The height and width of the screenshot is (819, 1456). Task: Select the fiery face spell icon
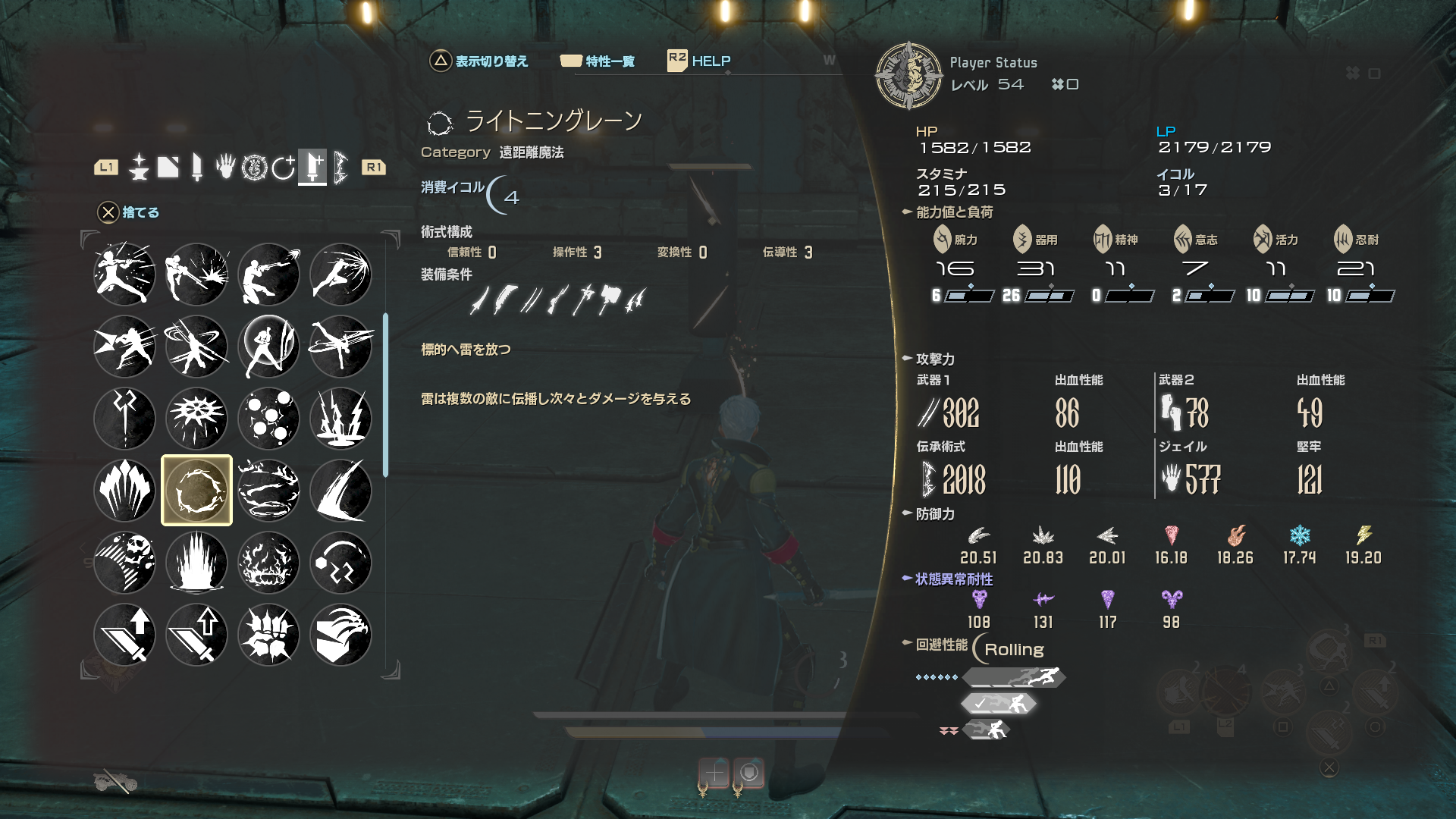click(x=268, y=563)
